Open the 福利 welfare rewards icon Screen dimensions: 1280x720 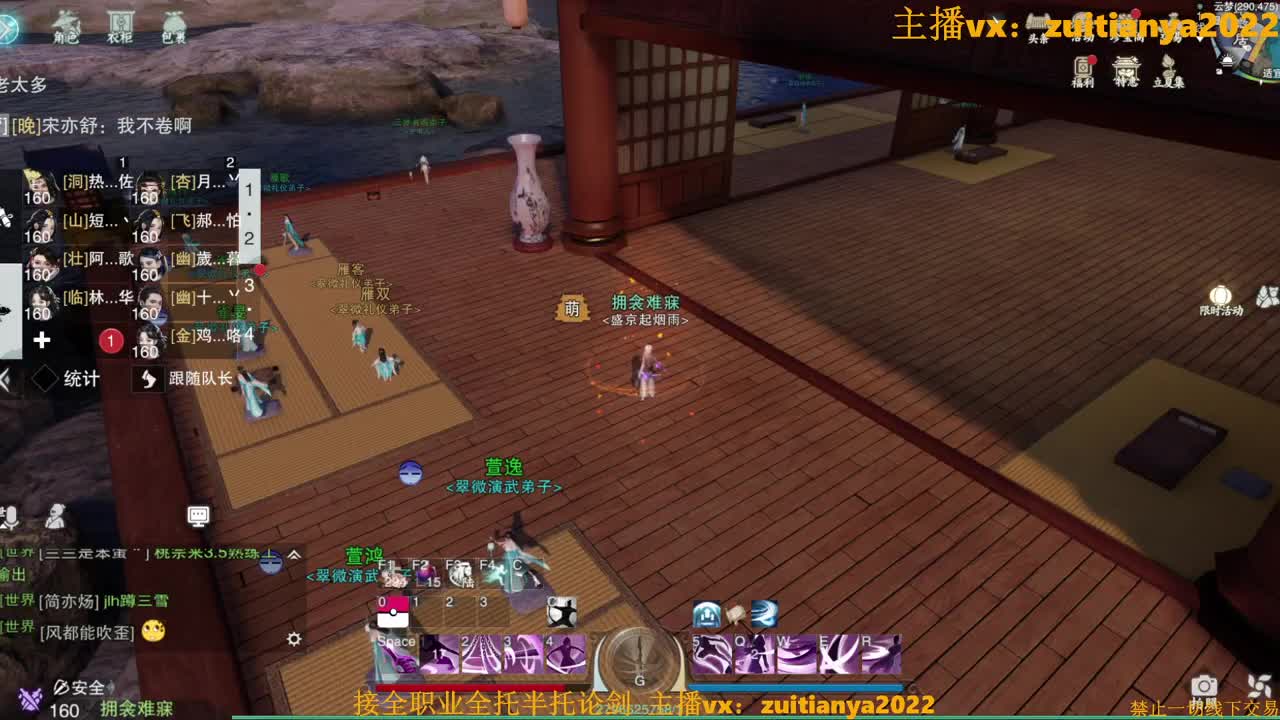click(x=1085, y=68)
